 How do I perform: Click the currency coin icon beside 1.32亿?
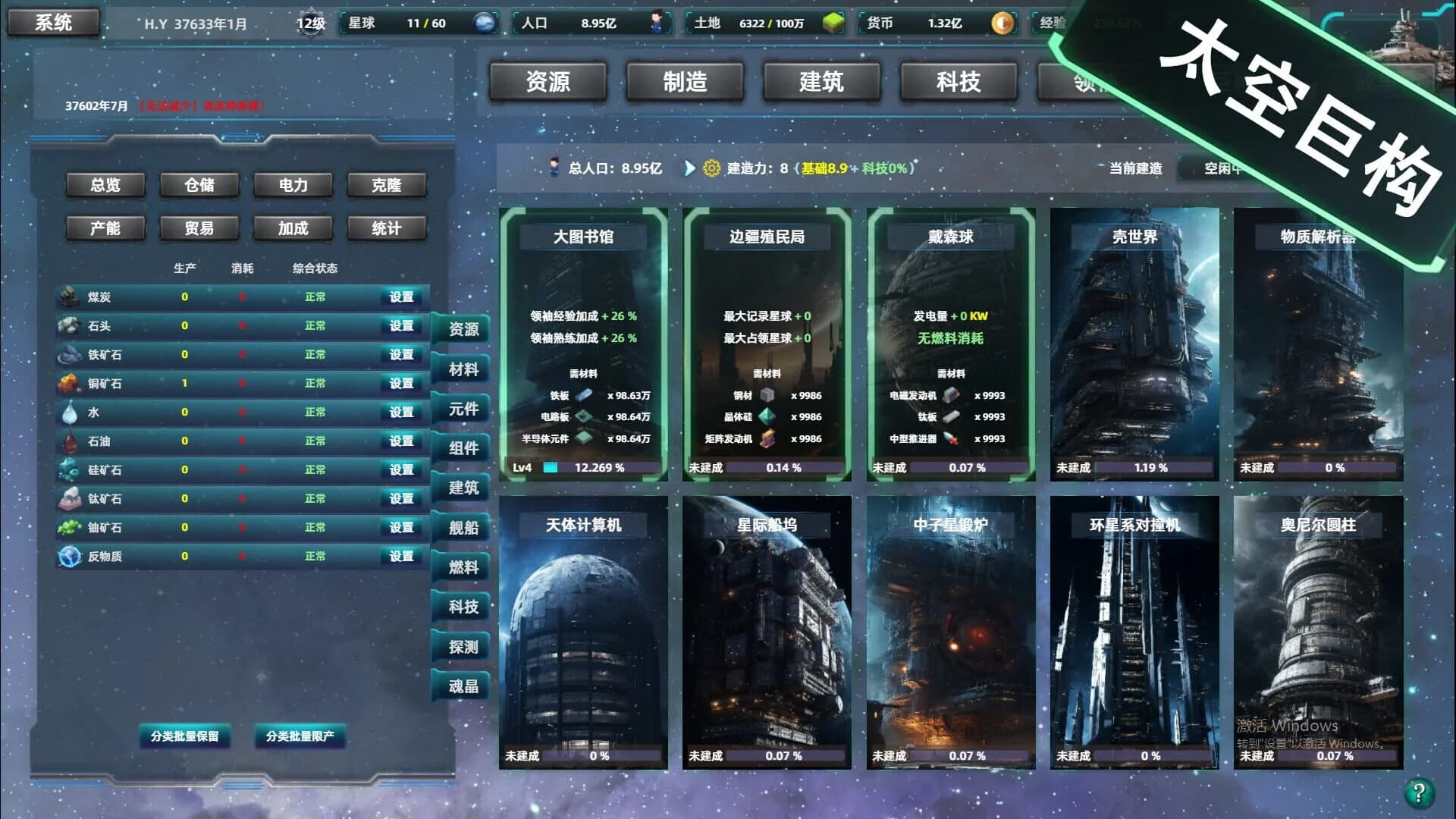pos(1003,23)
